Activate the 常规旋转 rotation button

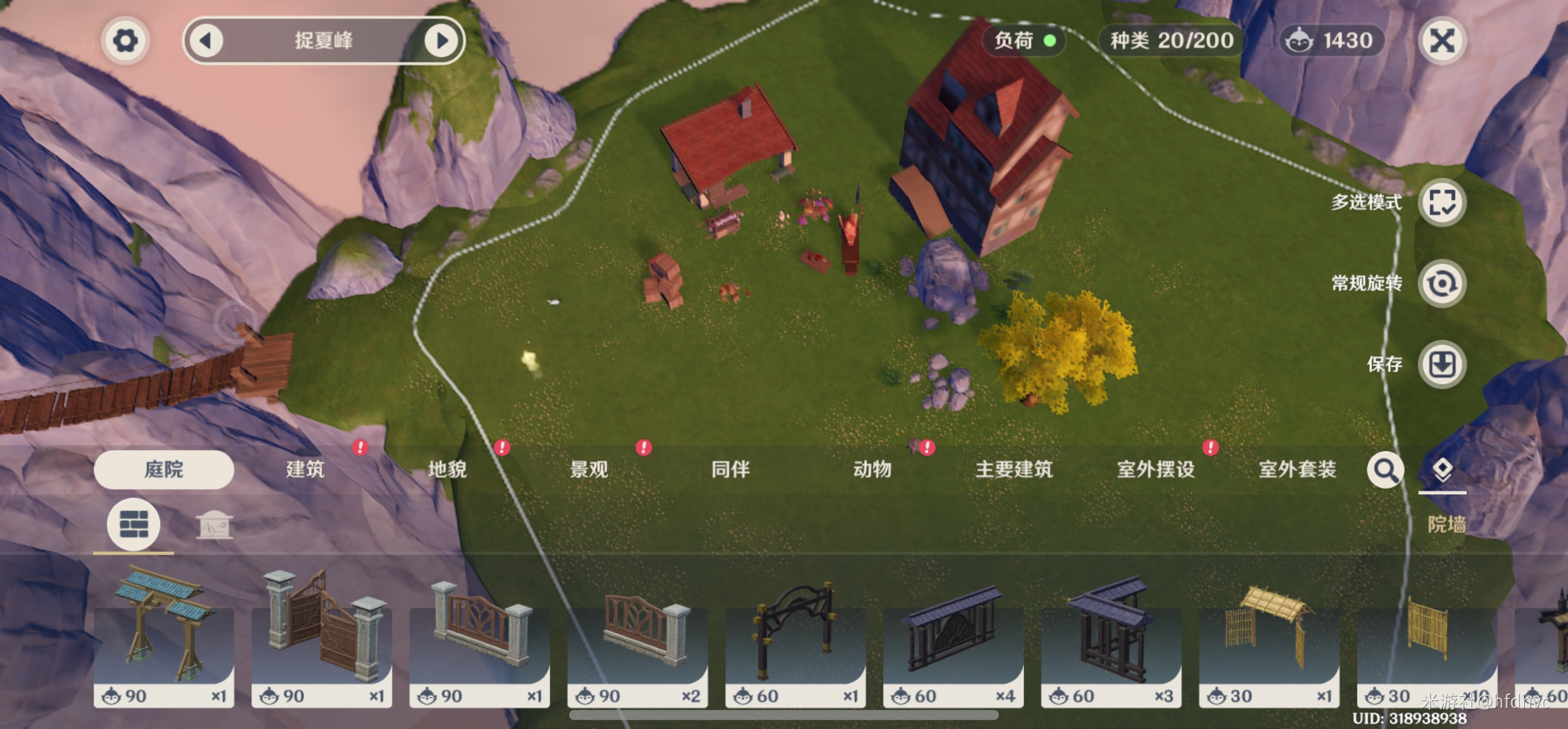[1441, 284]
